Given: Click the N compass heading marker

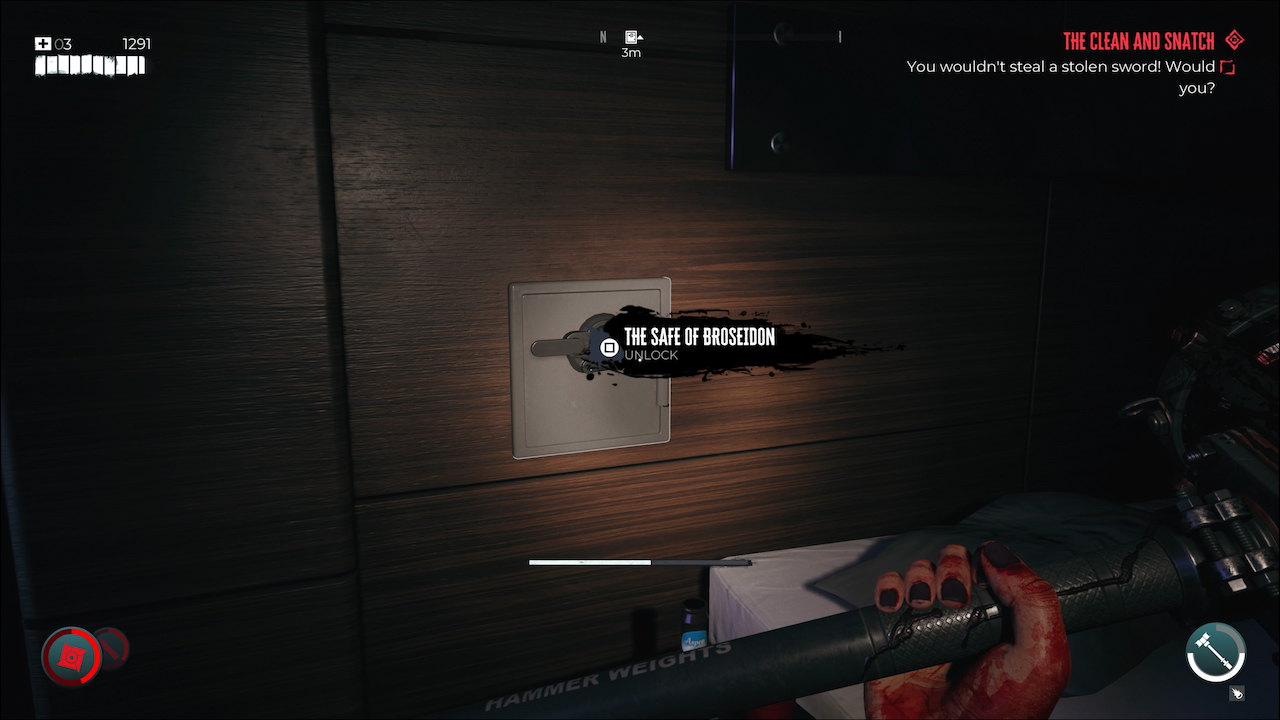Looking at the screenshot, I should [603, 36].
